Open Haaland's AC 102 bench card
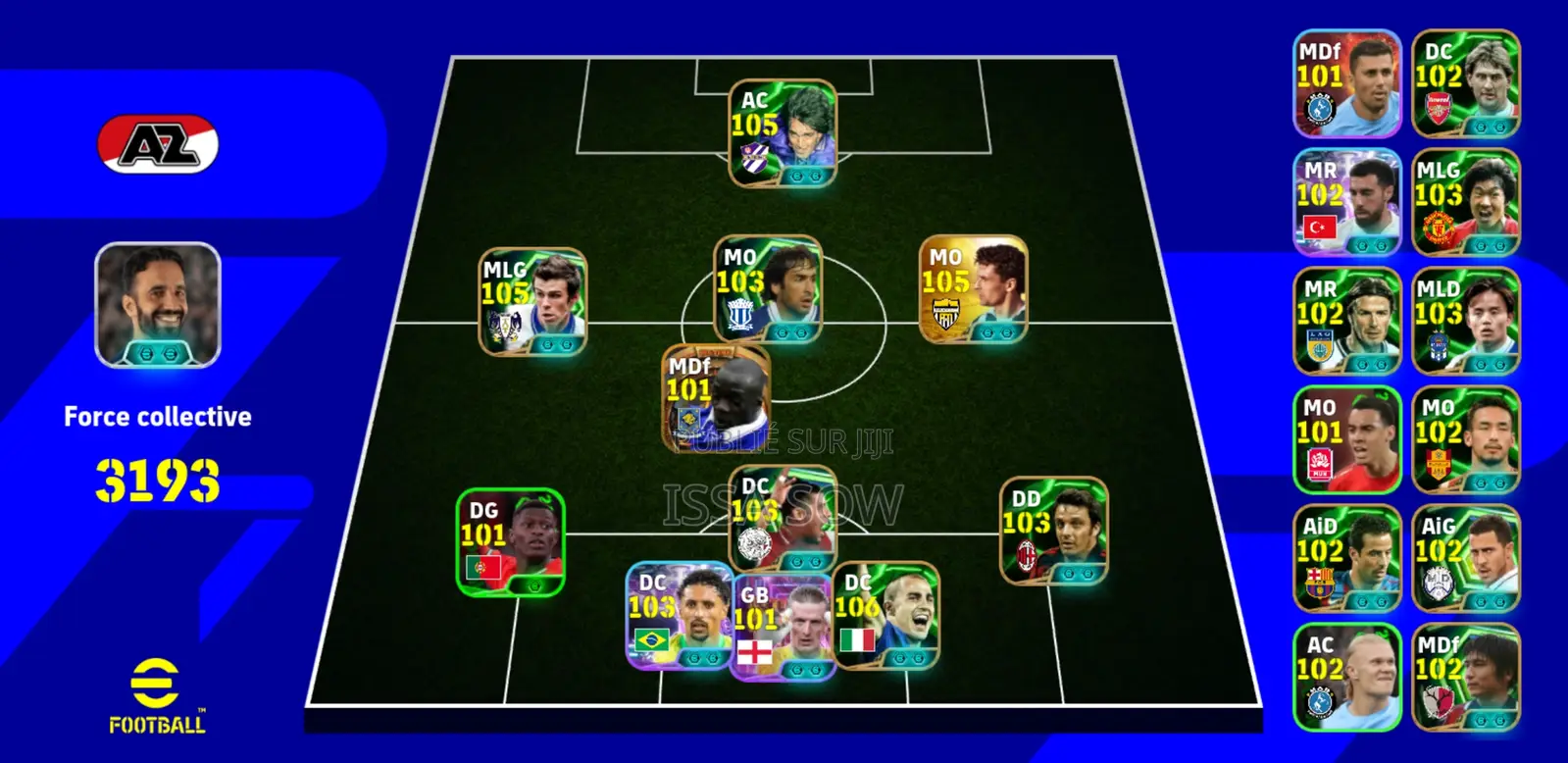This screenshot has height=763, width=1568. [x=1346, y=672]
